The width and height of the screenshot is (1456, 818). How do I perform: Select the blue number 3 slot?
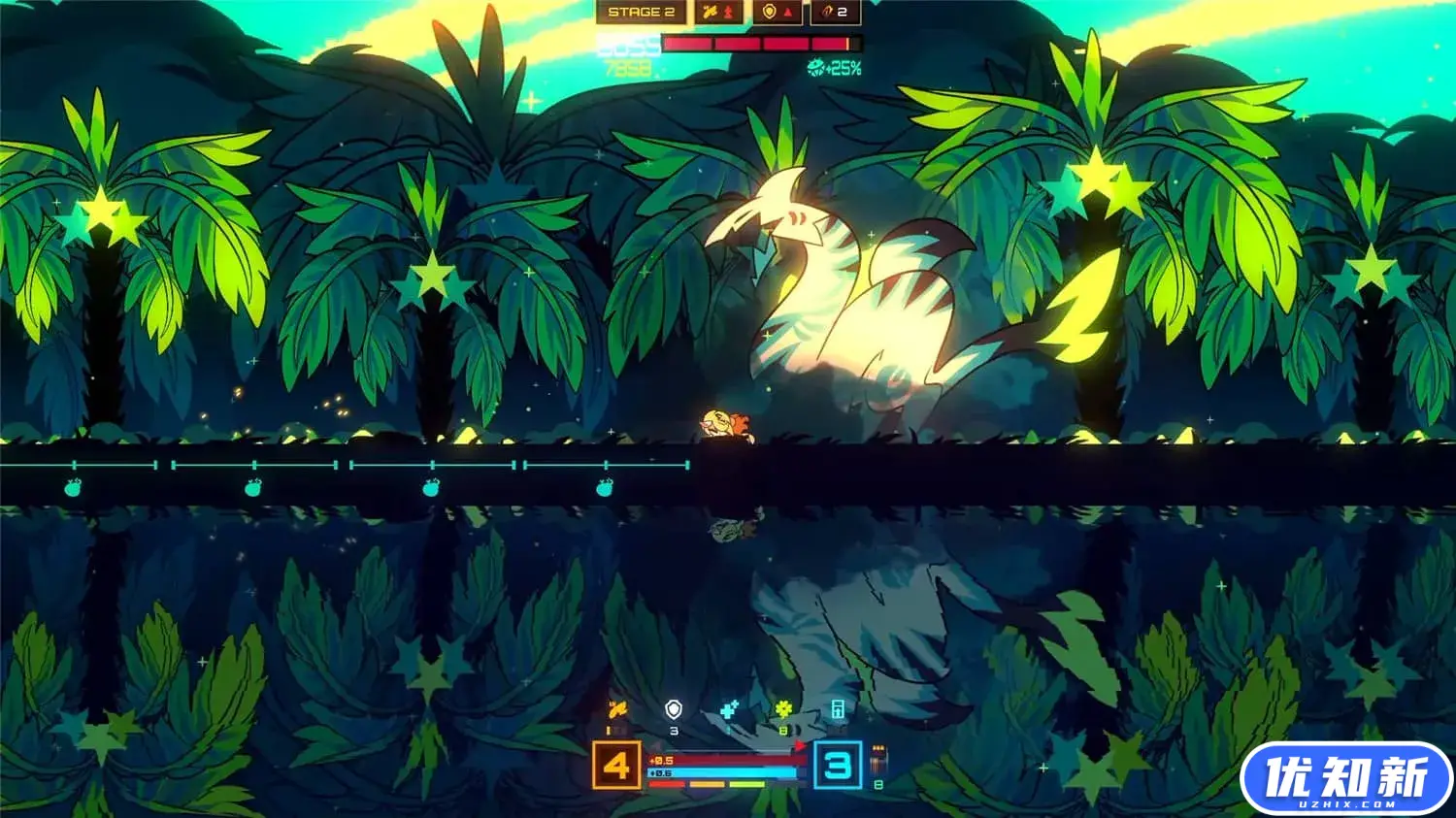coord(837,766)
